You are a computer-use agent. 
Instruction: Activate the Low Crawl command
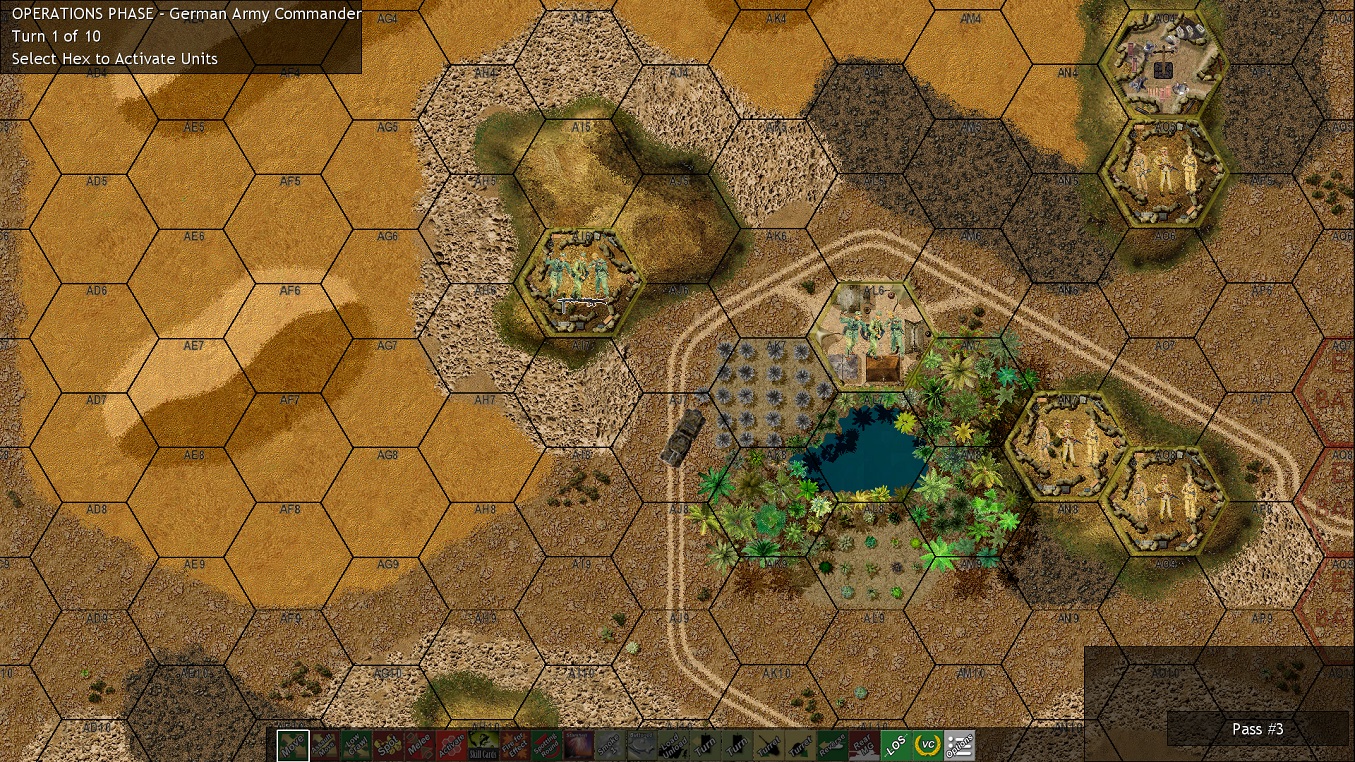point(356,744)
